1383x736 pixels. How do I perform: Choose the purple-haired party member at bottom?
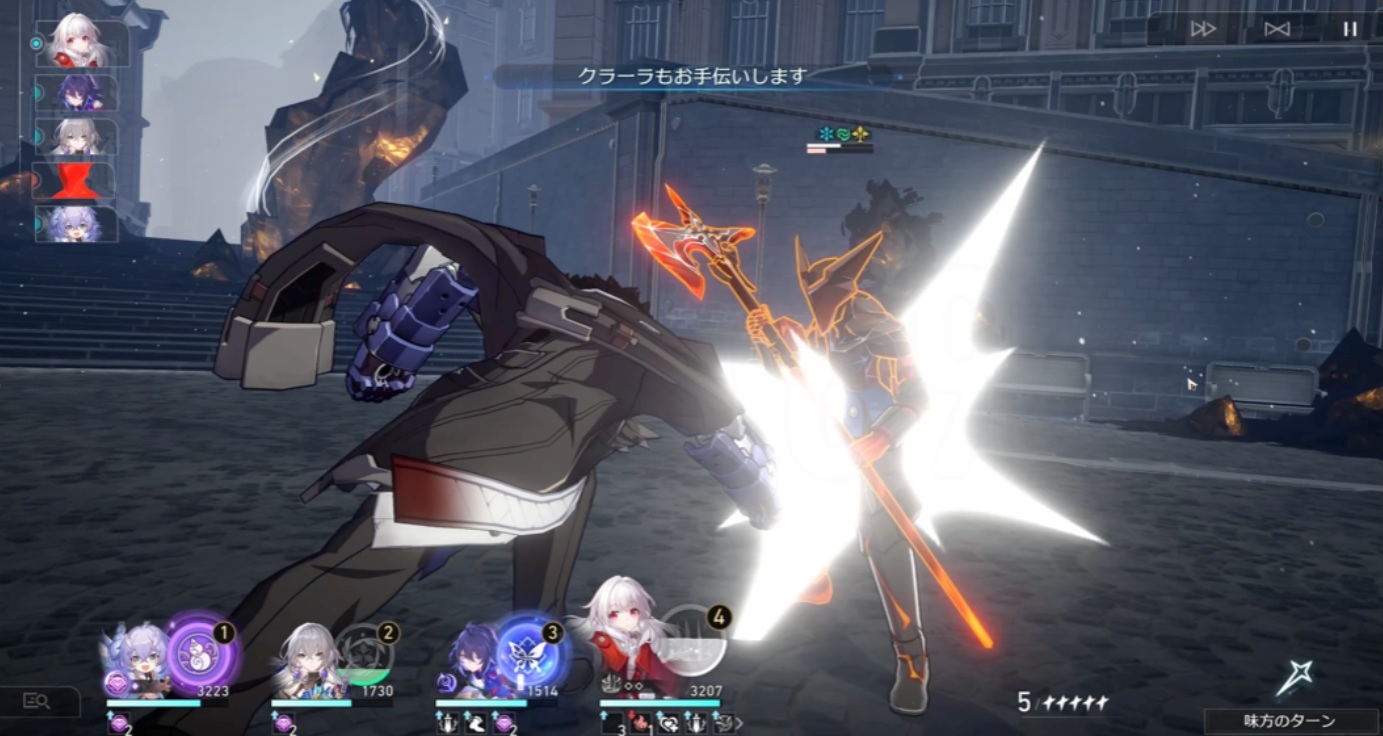pyautogui.click(x=470, y=658)
